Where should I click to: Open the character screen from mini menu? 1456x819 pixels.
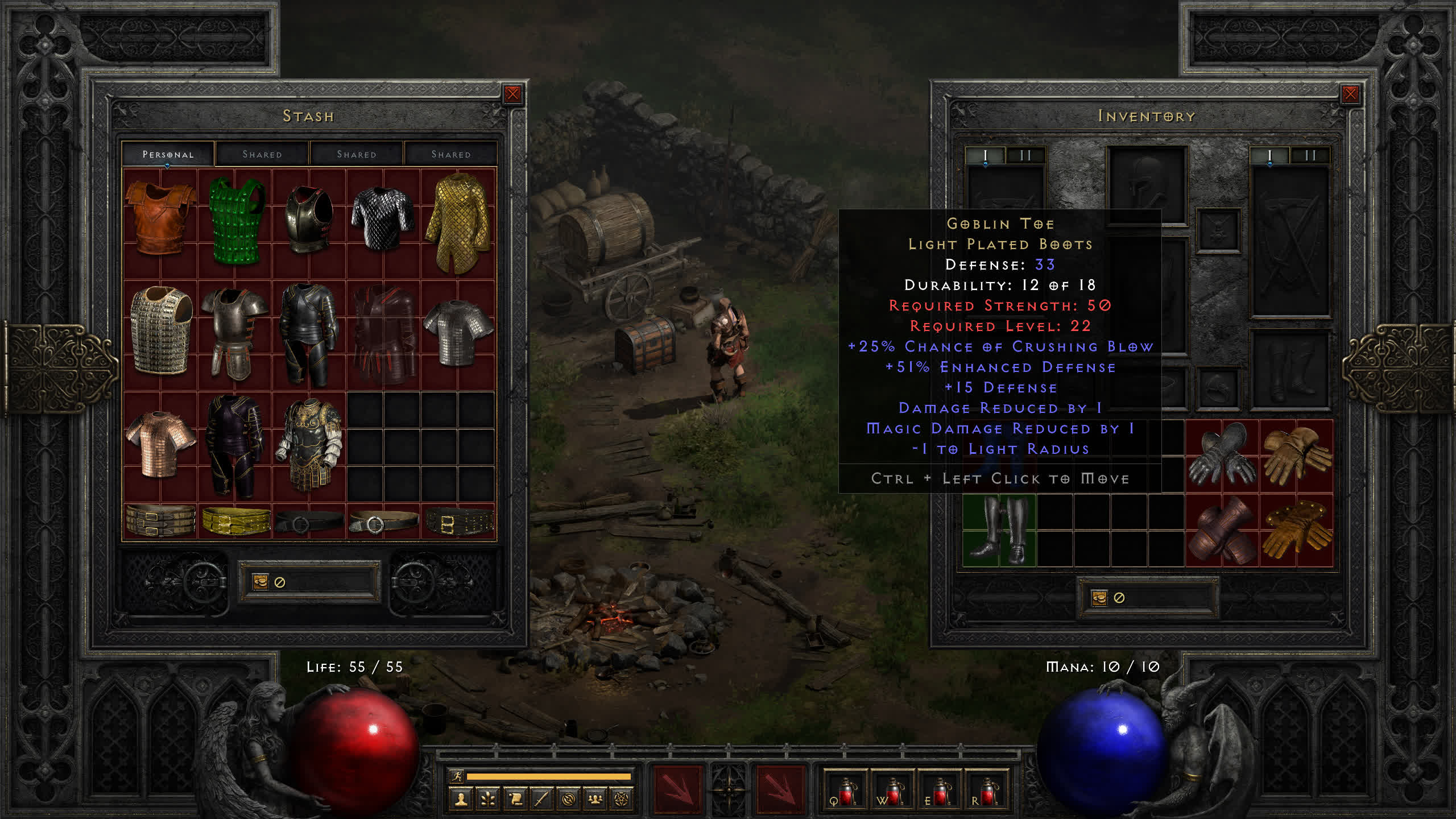(x=461, y=800)
